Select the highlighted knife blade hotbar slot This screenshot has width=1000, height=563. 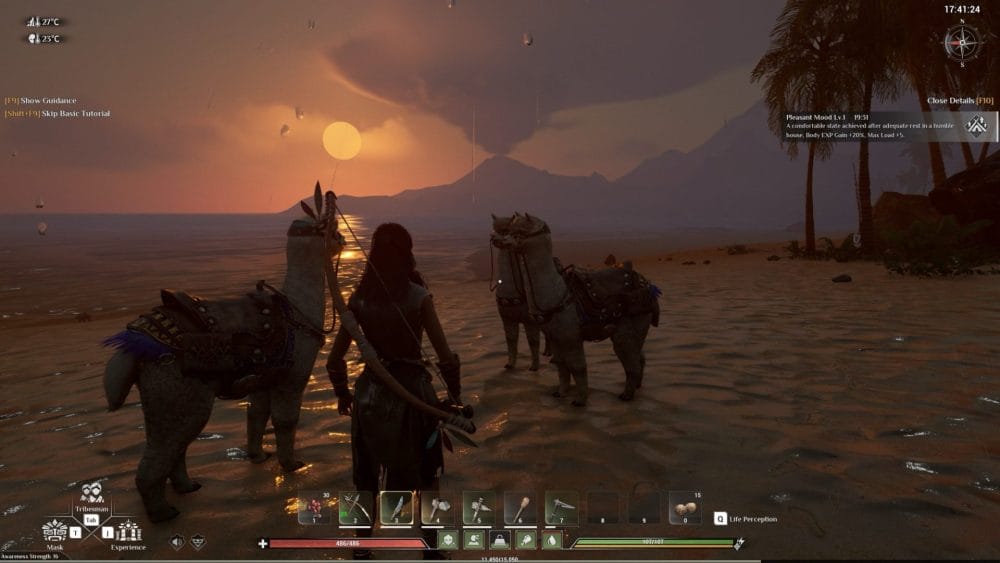pyautogui.click(x=396, y=508)
